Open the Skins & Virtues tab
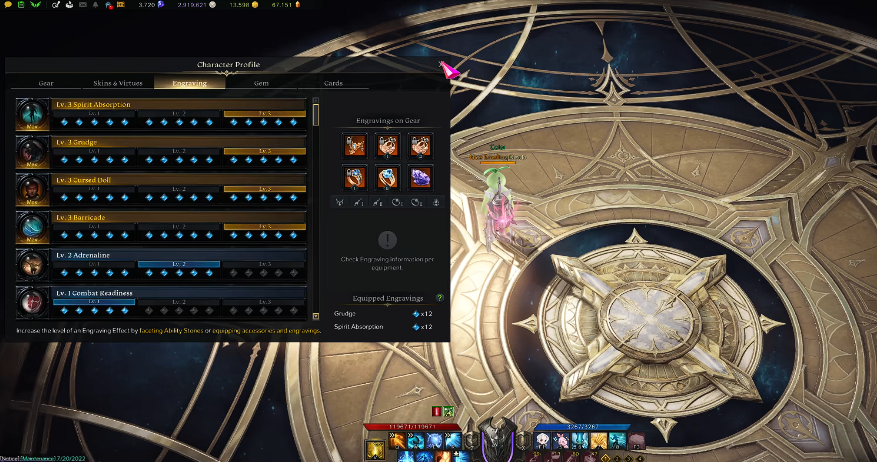 click(118, 83)
